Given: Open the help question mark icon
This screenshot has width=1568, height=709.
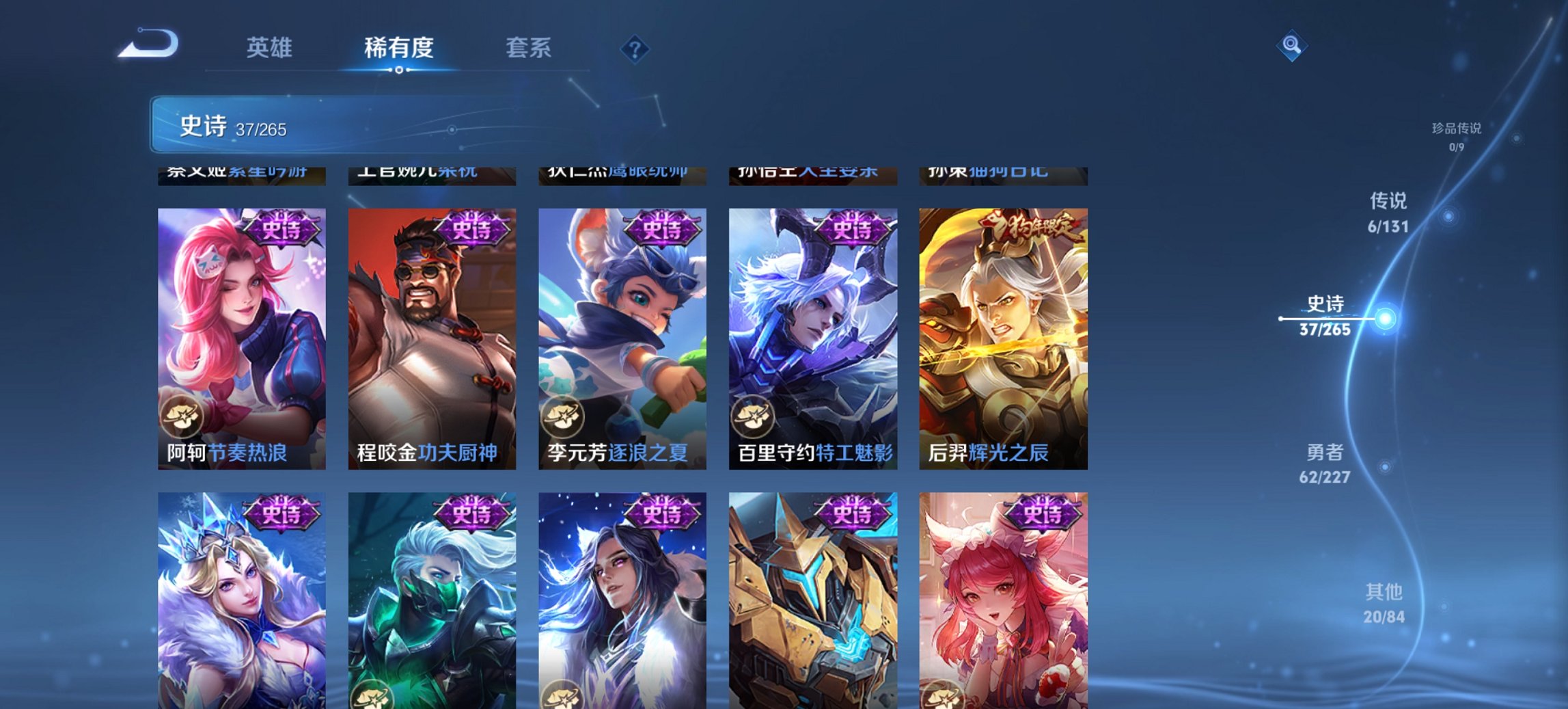Looking at the screenshot, I should (635, 49).
